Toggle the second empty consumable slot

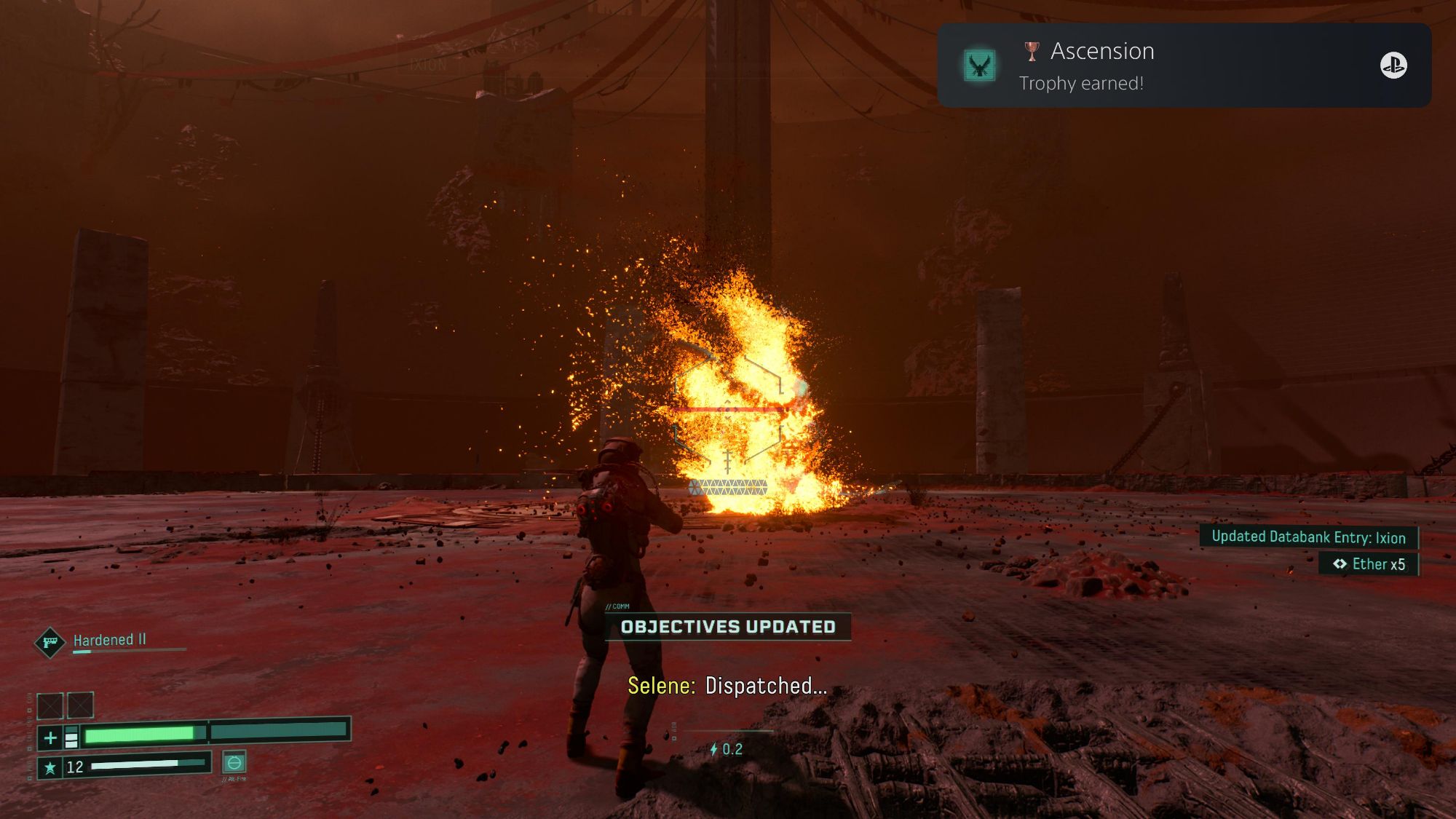click(80, 706)
